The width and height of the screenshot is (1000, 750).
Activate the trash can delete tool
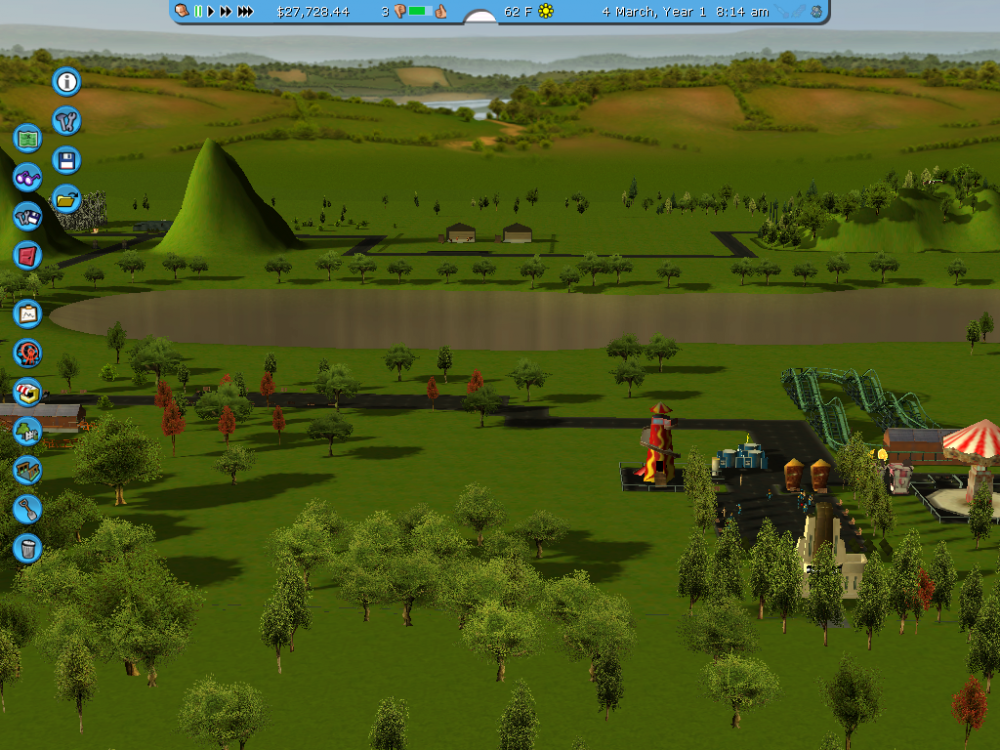27,548
